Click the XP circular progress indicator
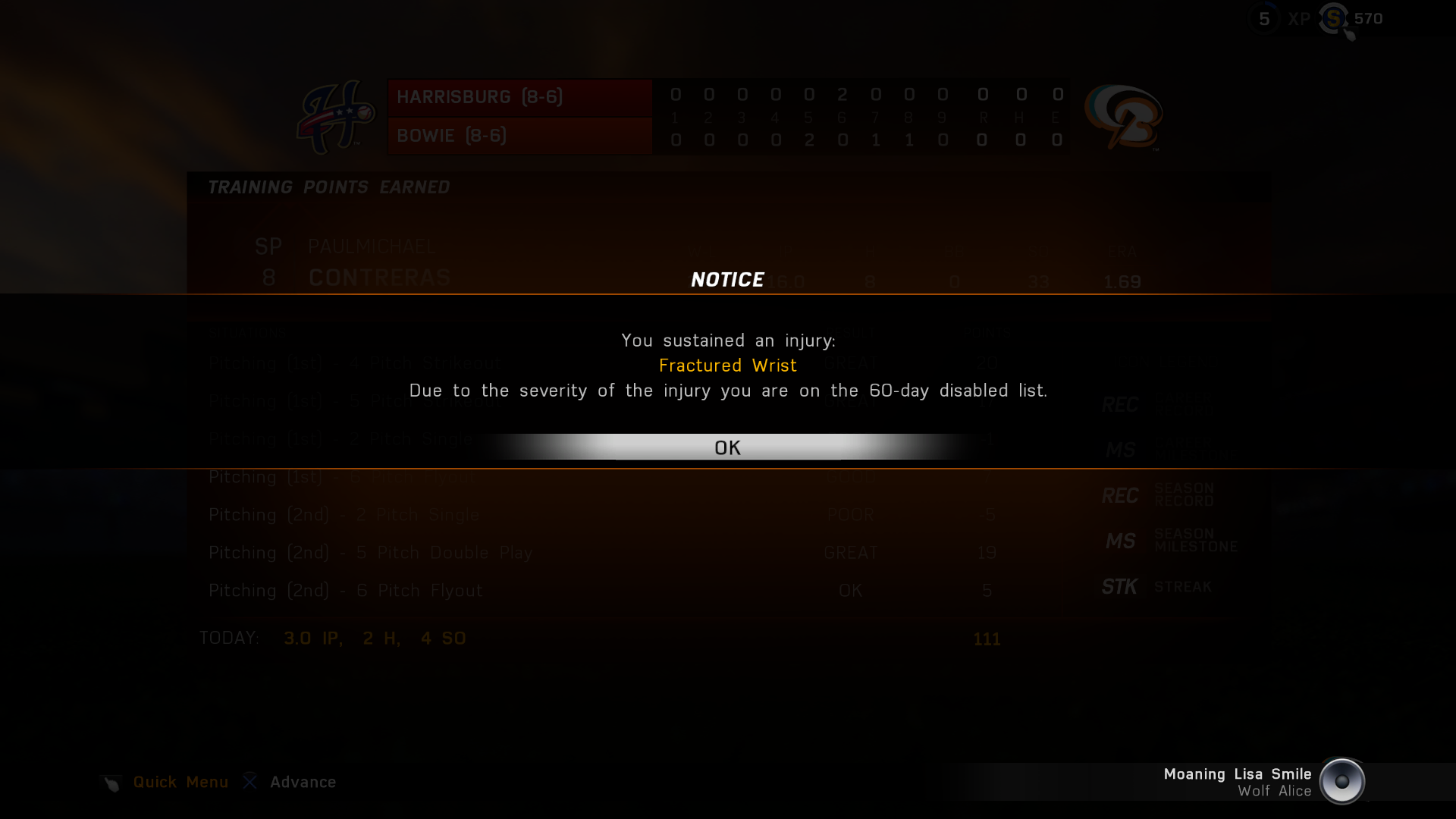 click(1264, 19)
